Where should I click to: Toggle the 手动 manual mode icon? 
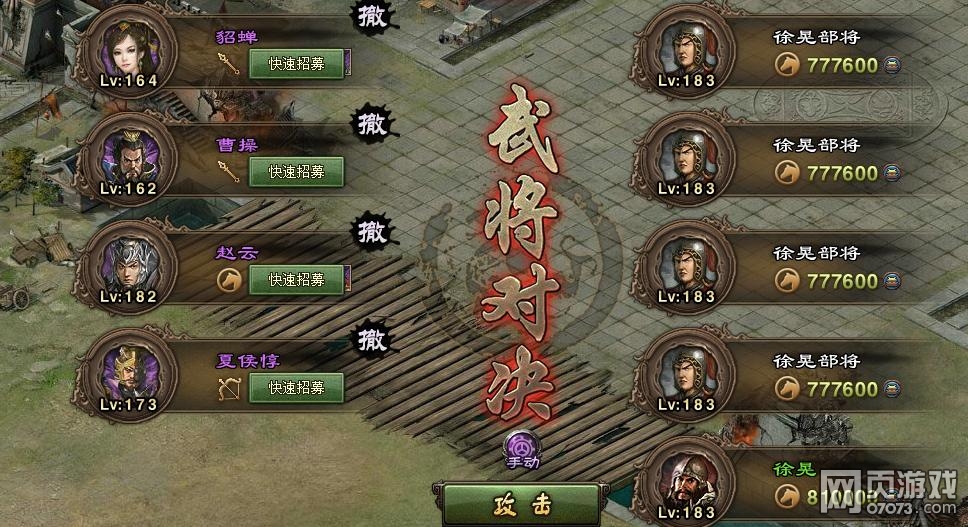pos(522,447)
